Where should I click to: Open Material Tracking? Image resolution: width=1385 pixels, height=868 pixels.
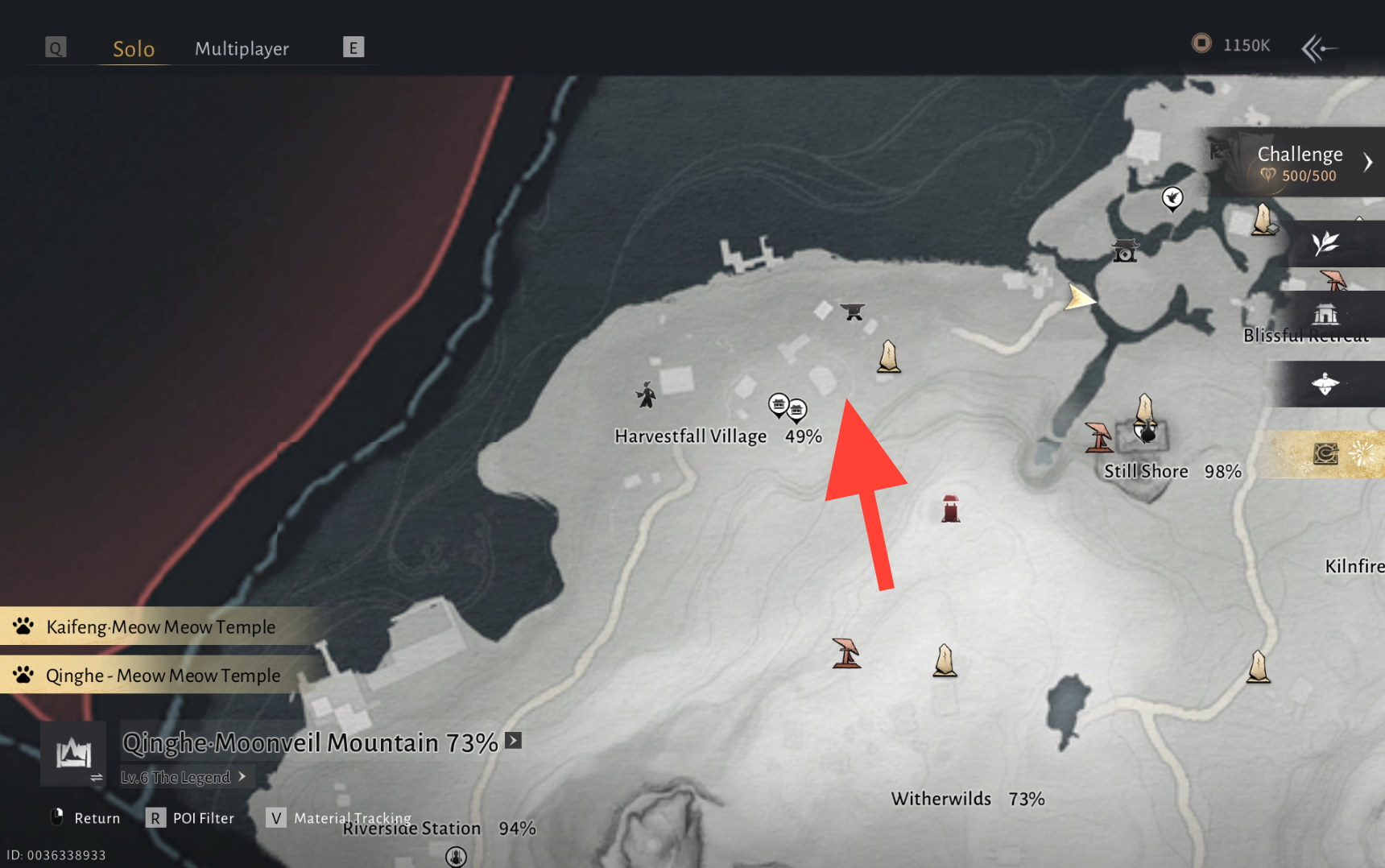pyautogui.click(x=338, y=818)
